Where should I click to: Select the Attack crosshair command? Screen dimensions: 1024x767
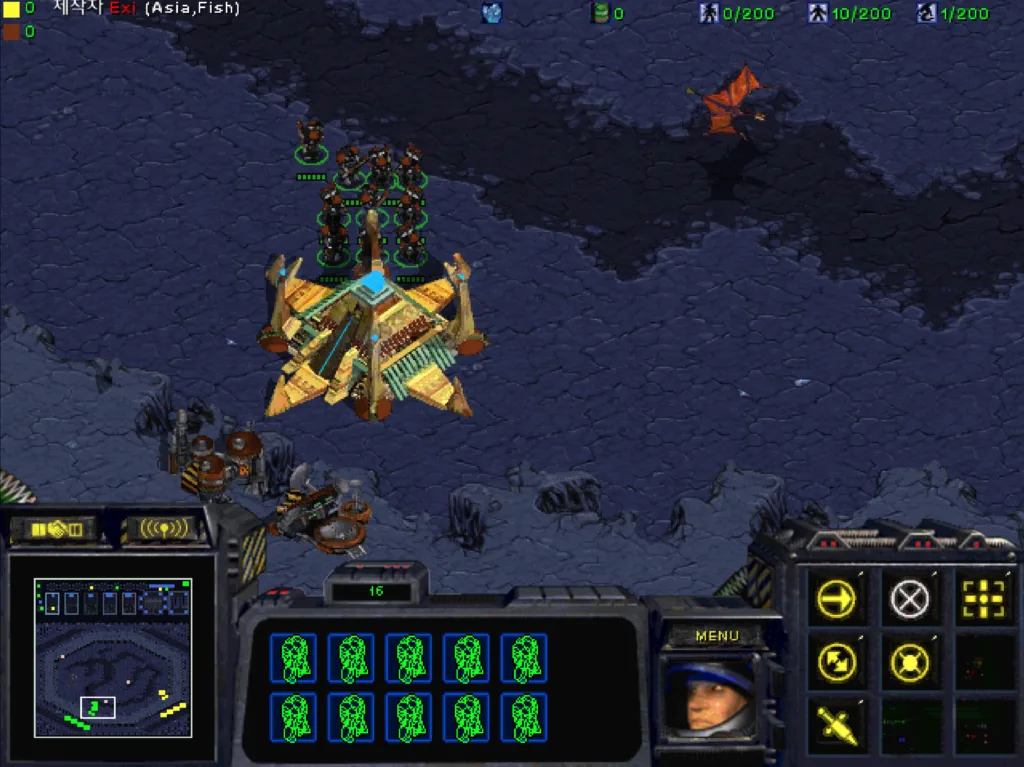983,600
